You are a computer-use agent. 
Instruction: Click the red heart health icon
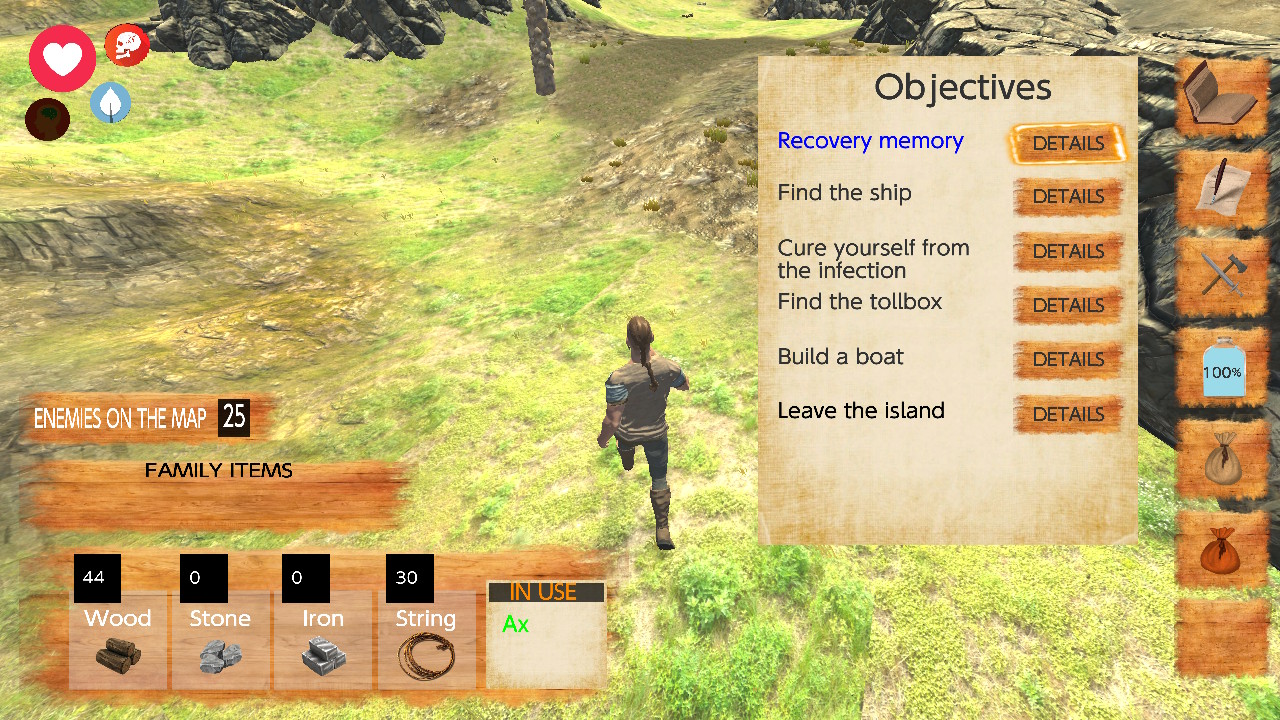61,58
